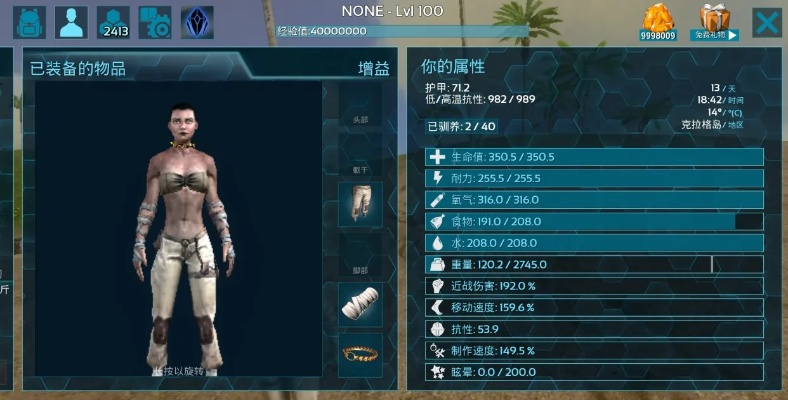Select the character silhouette tab
The image size is (788, 400).
[71, 22]
